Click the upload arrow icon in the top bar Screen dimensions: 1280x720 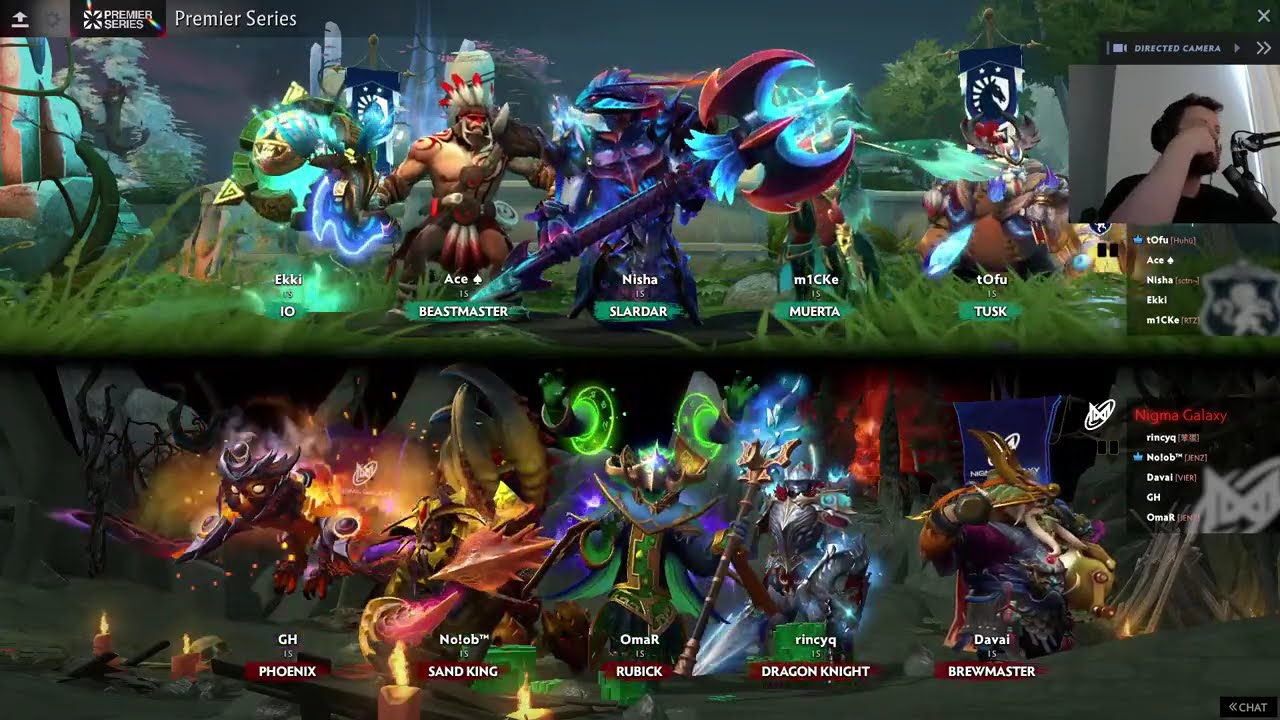[20, 18]
